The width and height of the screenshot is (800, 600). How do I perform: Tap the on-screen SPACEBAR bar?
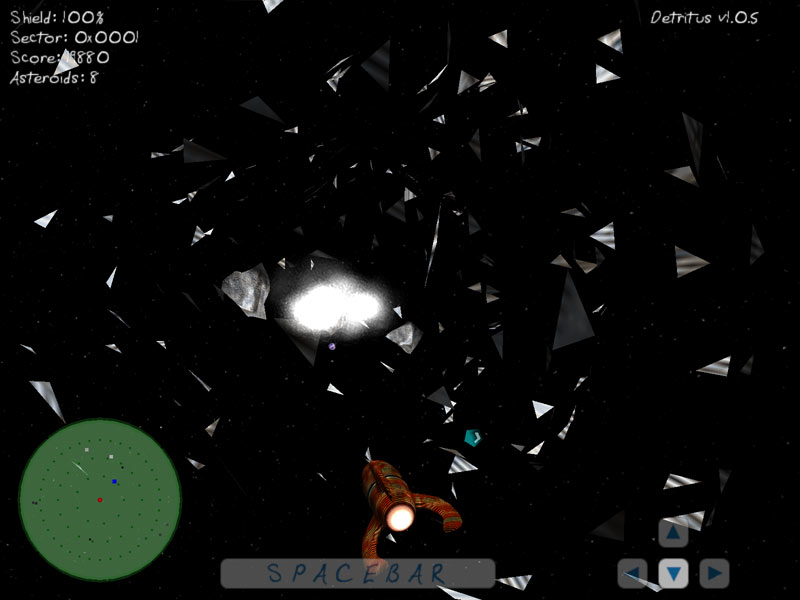pyautogui.click(x=357, y=573)
